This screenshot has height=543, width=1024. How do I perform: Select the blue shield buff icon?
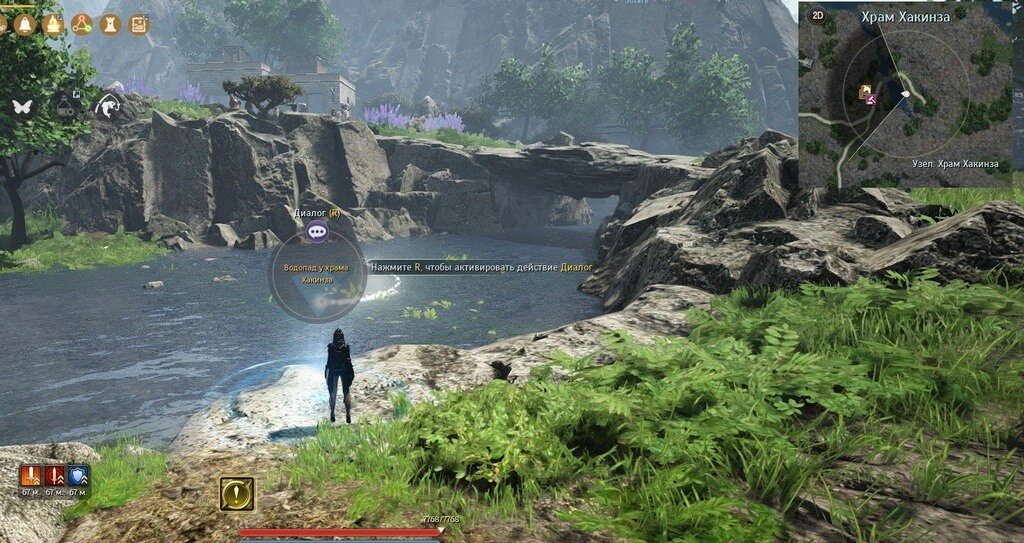78,476
